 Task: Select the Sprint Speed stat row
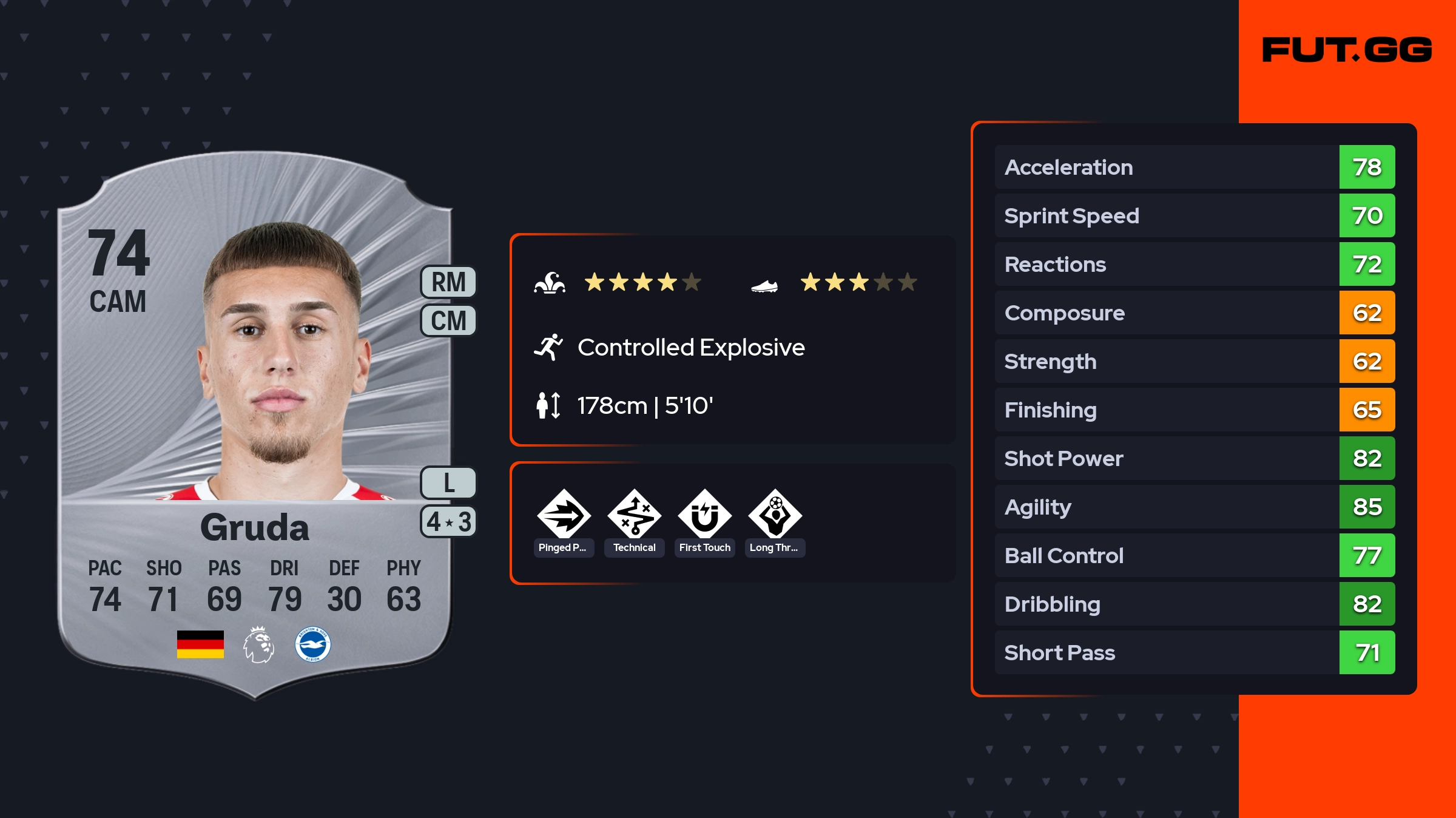tap(1194, 215)
